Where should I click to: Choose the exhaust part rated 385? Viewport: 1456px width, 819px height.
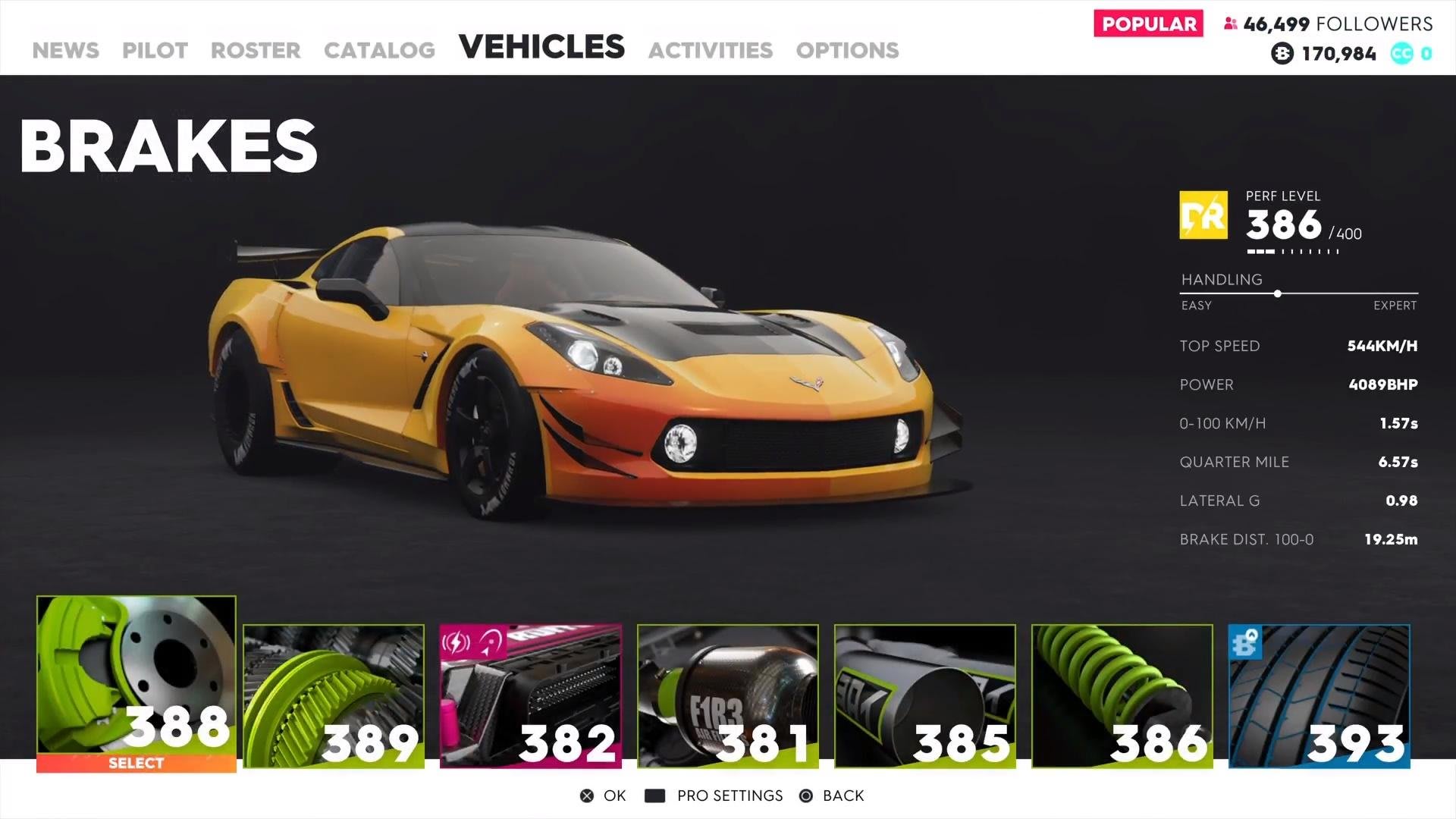pos(925,695)
